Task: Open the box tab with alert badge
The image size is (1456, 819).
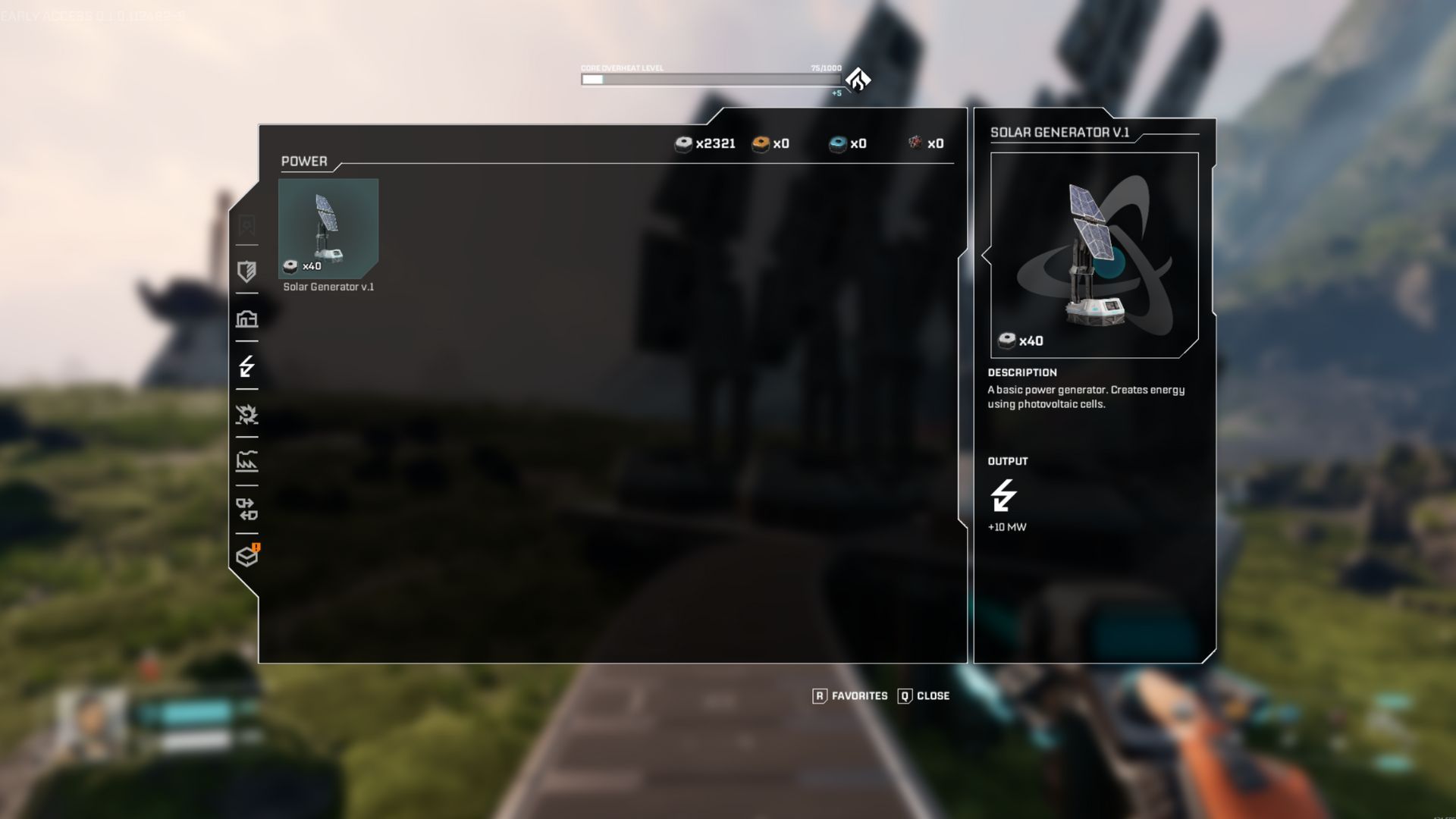Action: click(x=246, y=557)
